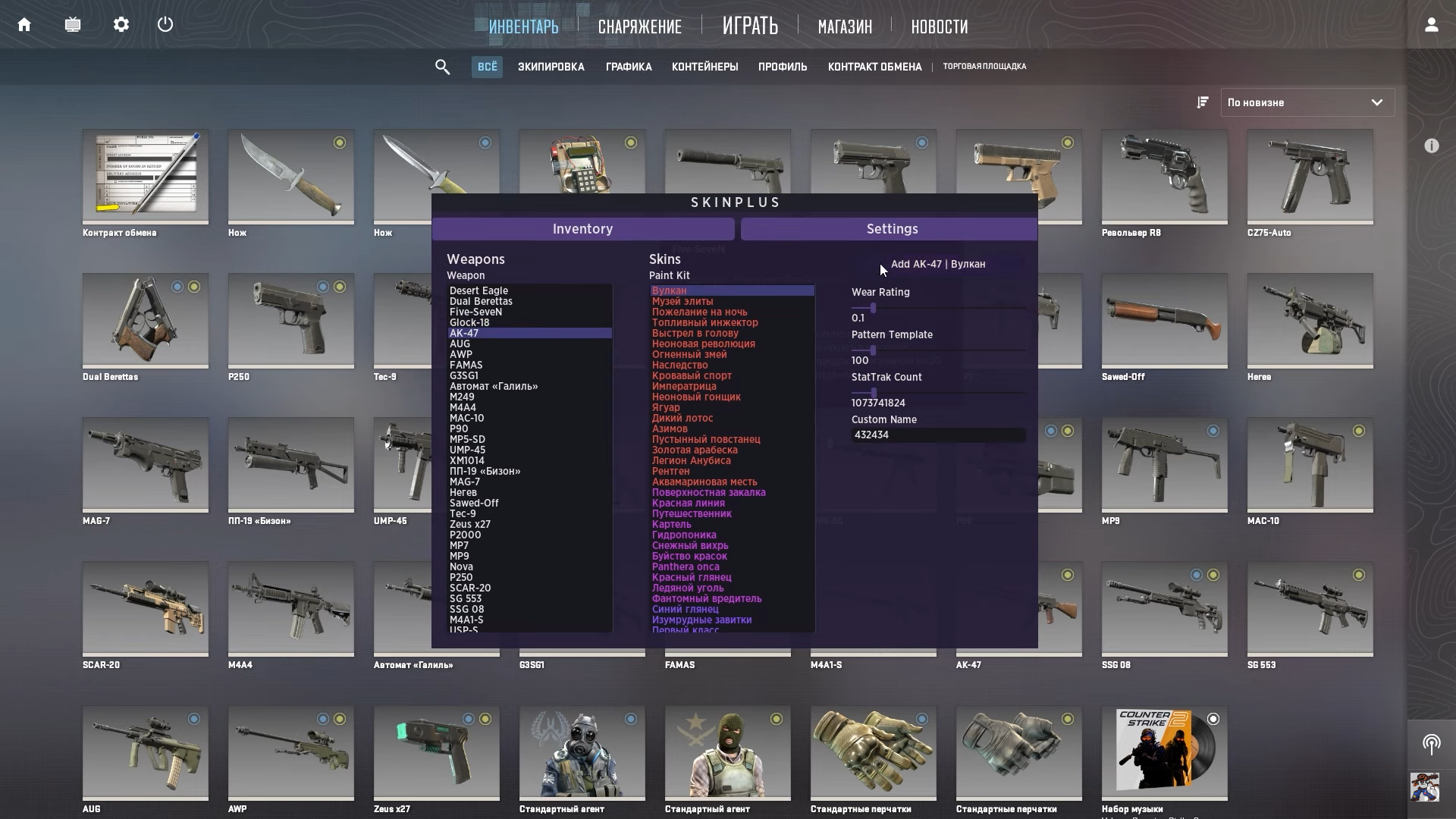The height and width of the screenshot is (819, 1456).
Task: Select the home icon
Action: (24, 24)
